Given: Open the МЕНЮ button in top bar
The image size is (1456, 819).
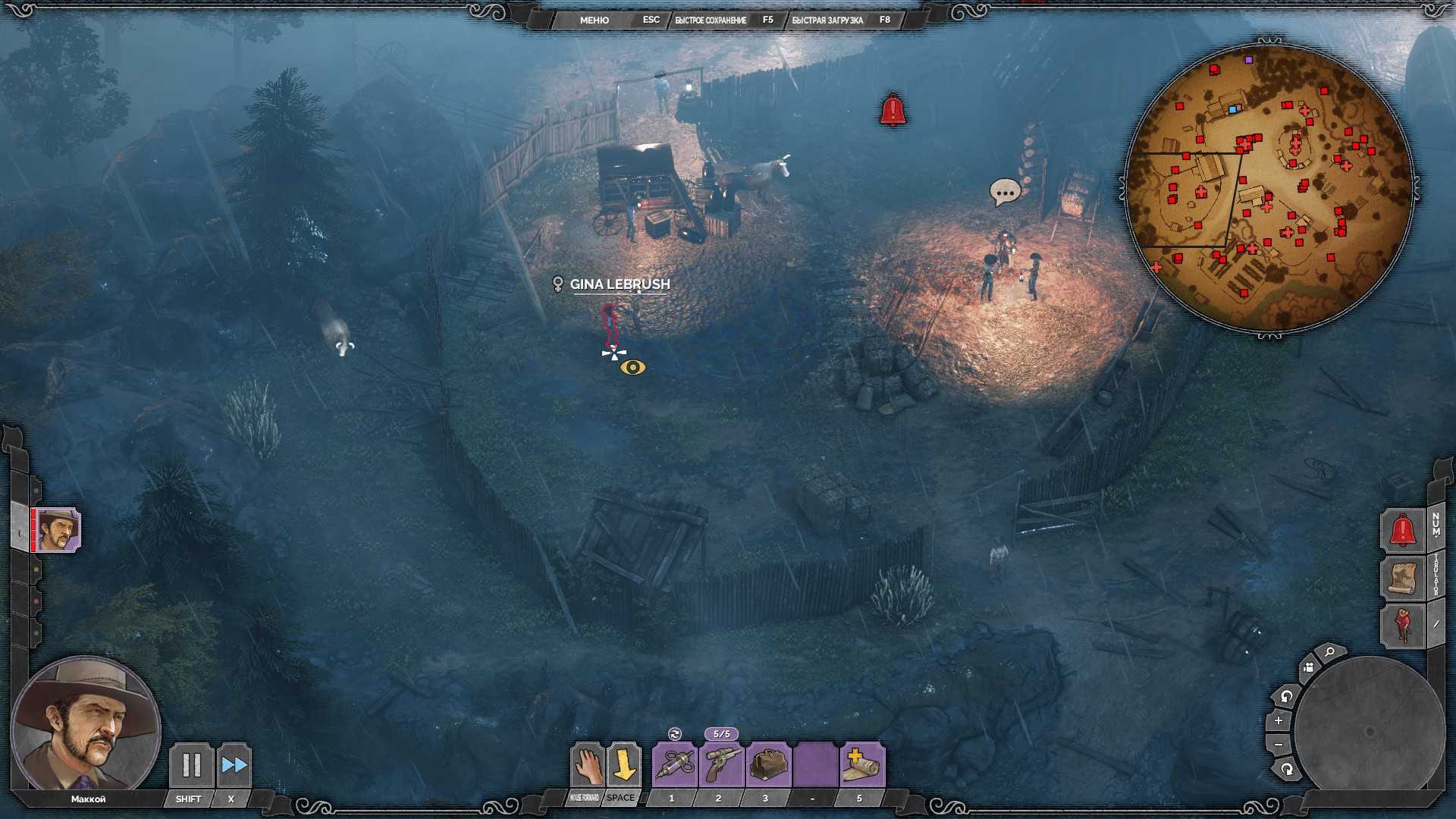Looking at the screenshot, I should click(x=594, y=20).
